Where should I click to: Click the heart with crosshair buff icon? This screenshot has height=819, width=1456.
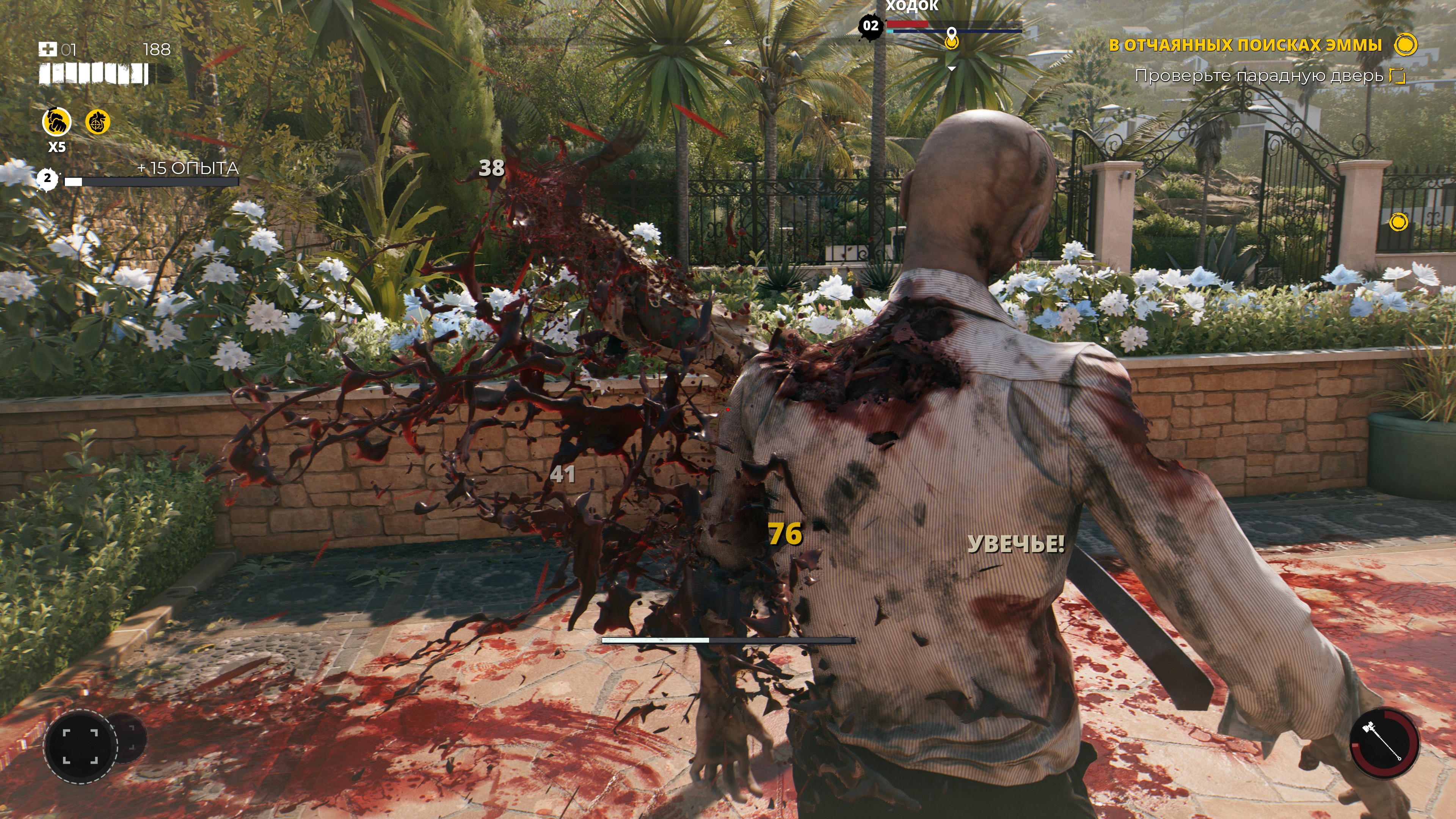point(97,121)
